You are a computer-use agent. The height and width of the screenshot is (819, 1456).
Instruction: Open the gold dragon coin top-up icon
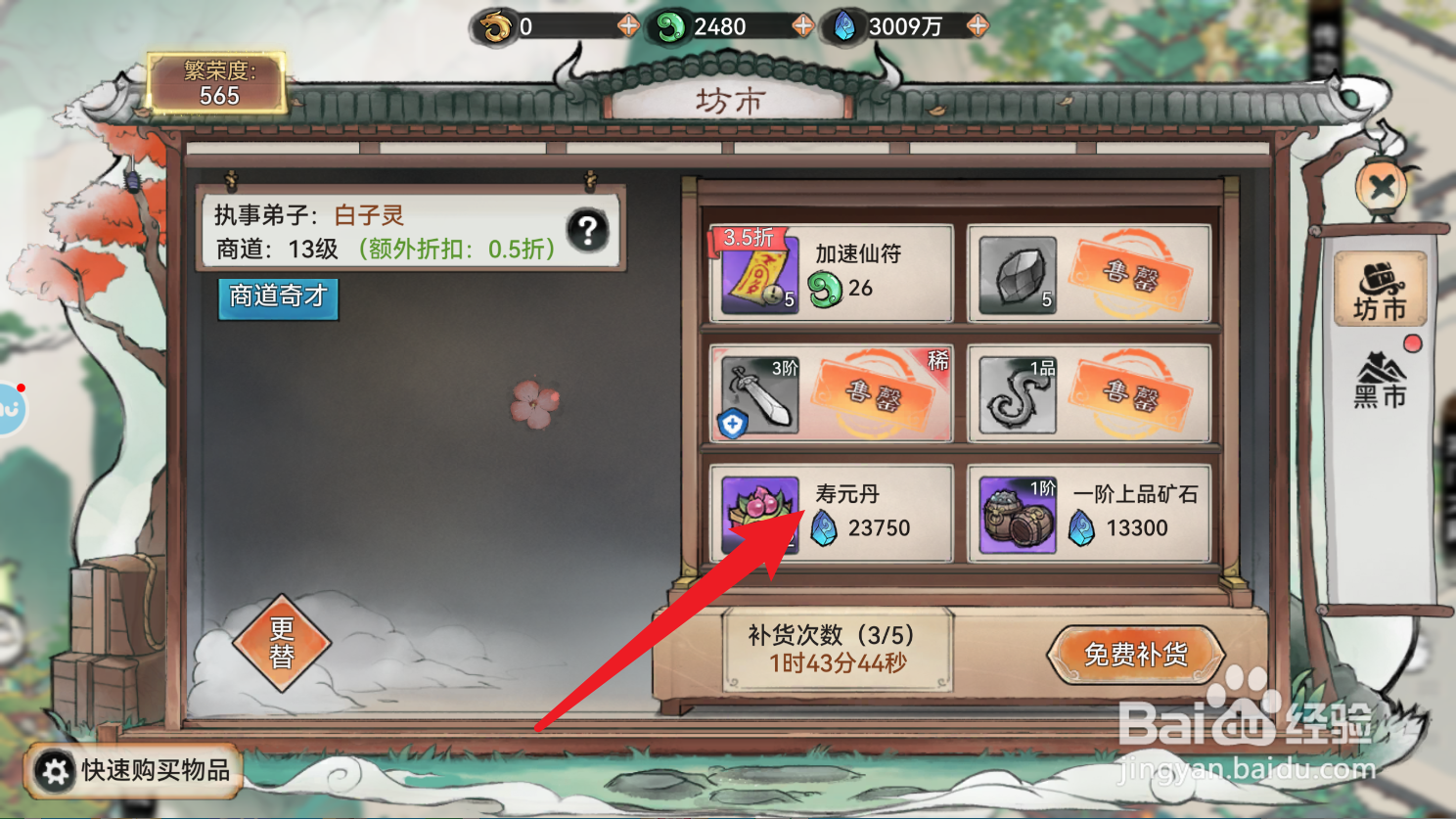[497, 26]
